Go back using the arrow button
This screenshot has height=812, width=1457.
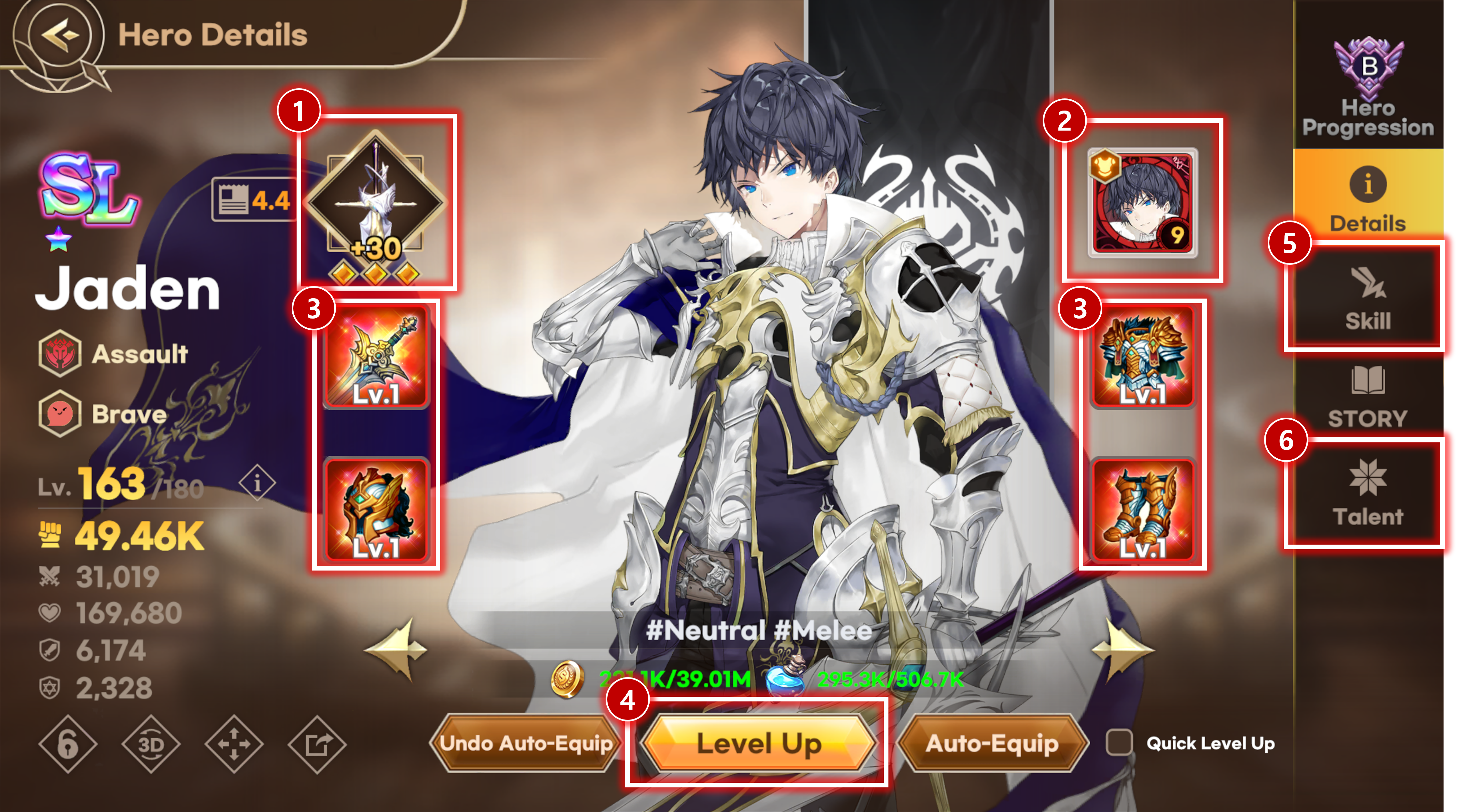59,35
